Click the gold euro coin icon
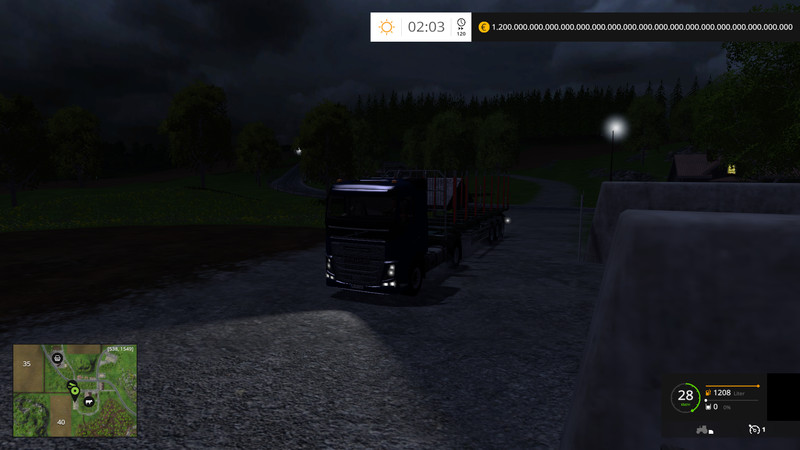The image size is (800, 450). coord(485,27)
